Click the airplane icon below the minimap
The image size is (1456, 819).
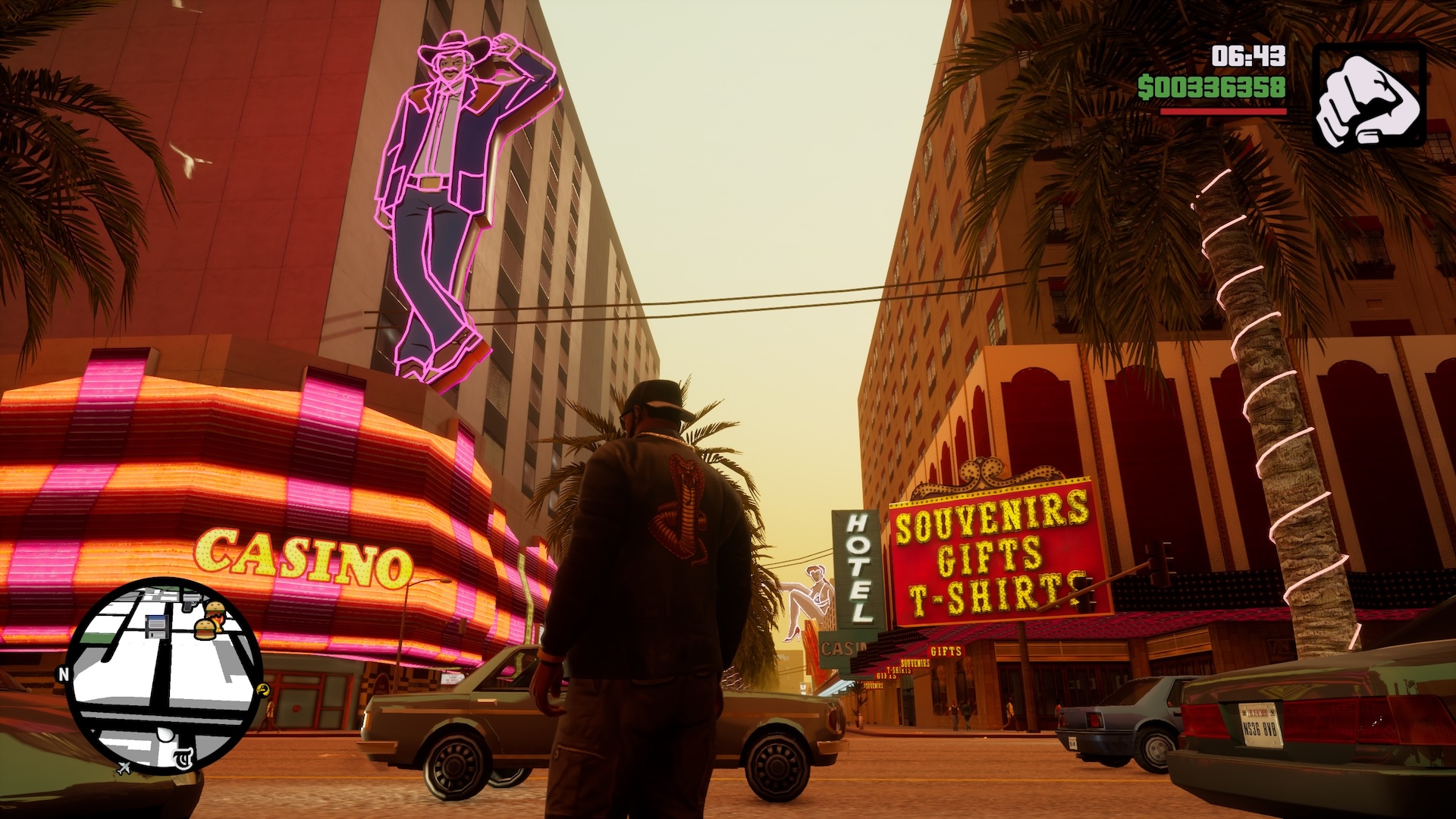pyautogui.click(x=124, y=768)
